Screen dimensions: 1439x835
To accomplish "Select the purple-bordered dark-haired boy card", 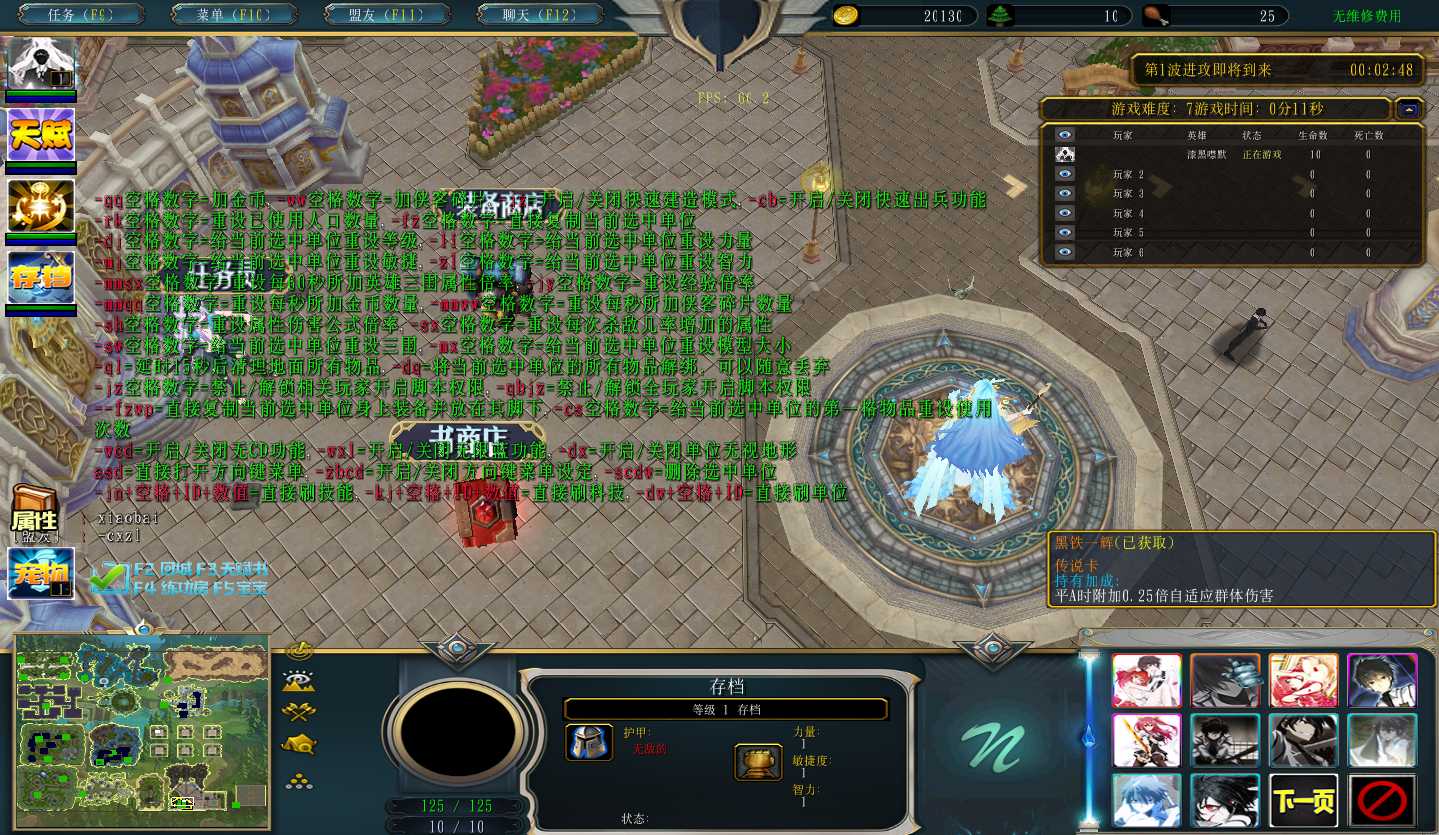I will (1382, 681).
